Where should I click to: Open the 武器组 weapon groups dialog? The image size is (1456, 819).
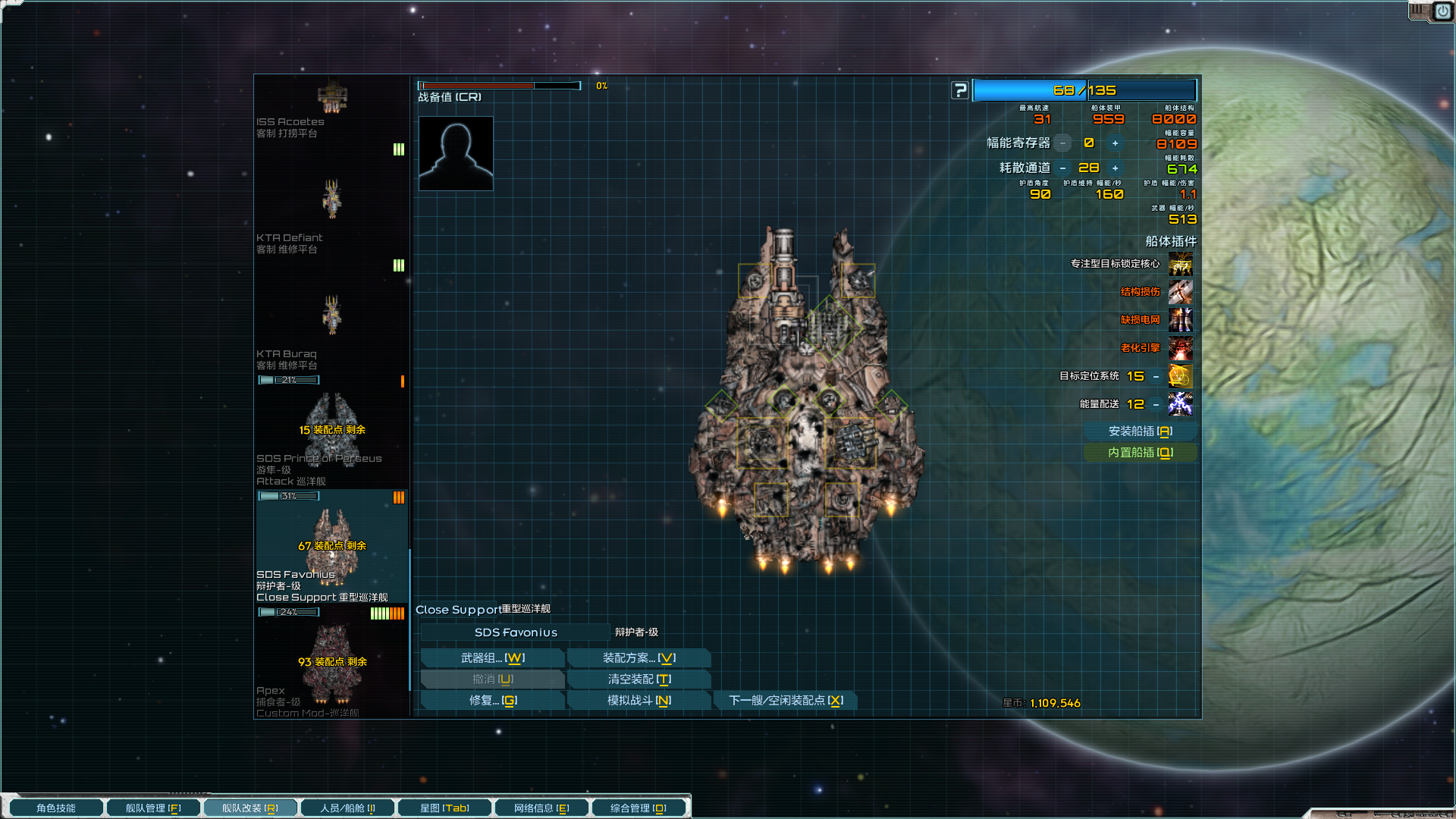click(492, 658)
